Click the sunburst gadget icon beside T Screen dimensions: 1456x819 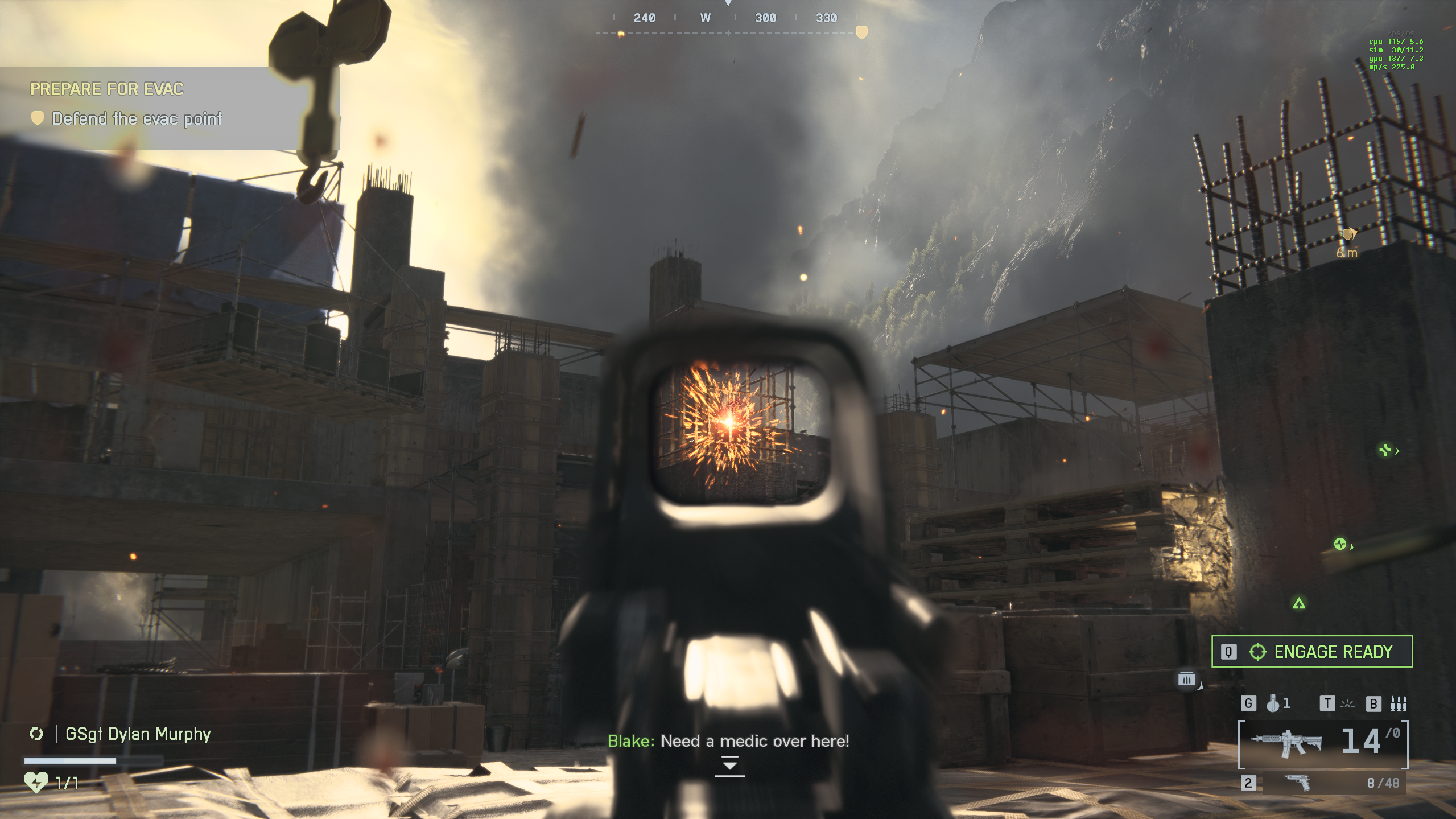pyautogui.click(x=1347, y=704)
